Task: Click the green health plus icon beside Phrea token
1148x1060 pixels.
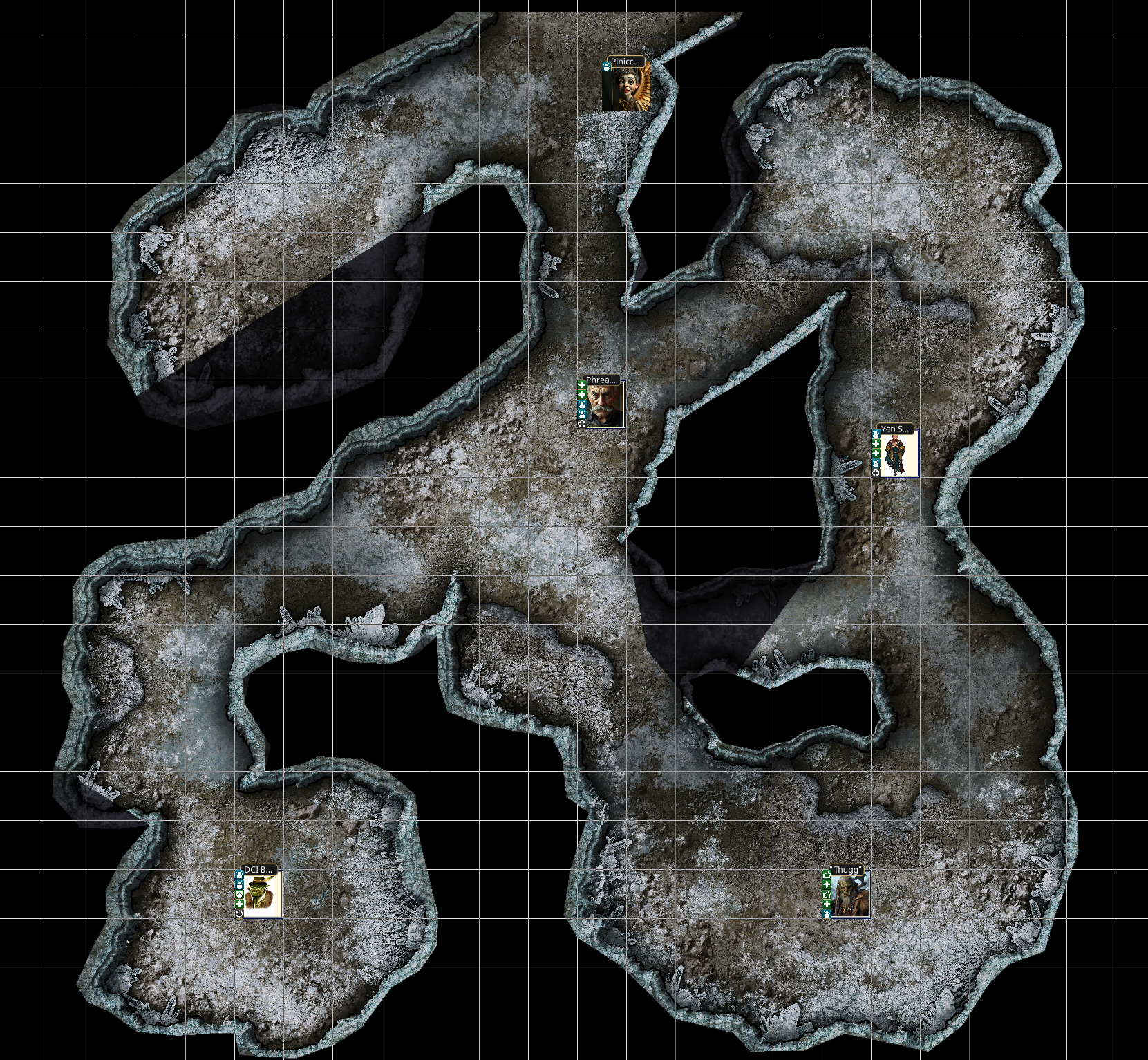Action: coord(582,385)
